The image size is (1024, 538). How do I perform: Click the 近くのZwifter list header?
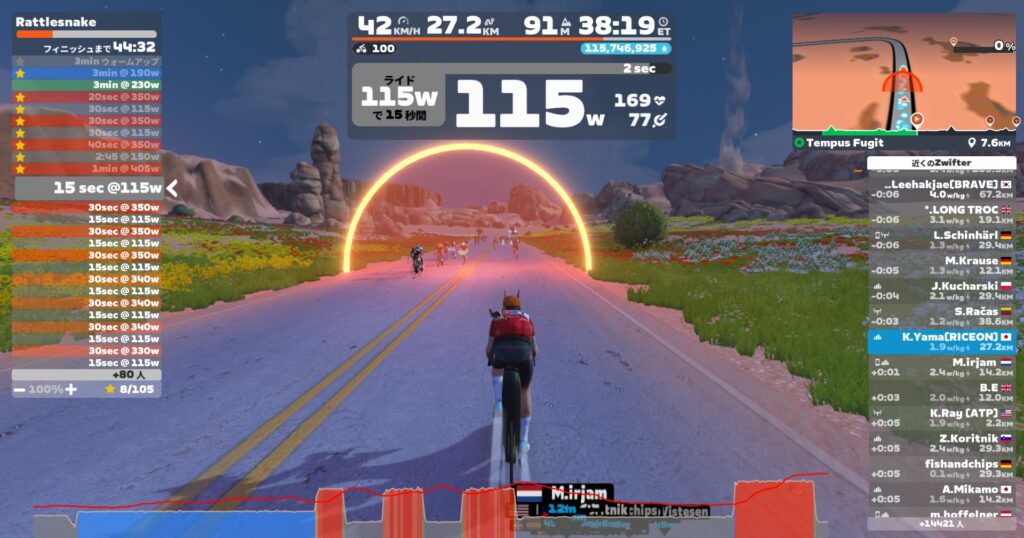coord(941,163)
